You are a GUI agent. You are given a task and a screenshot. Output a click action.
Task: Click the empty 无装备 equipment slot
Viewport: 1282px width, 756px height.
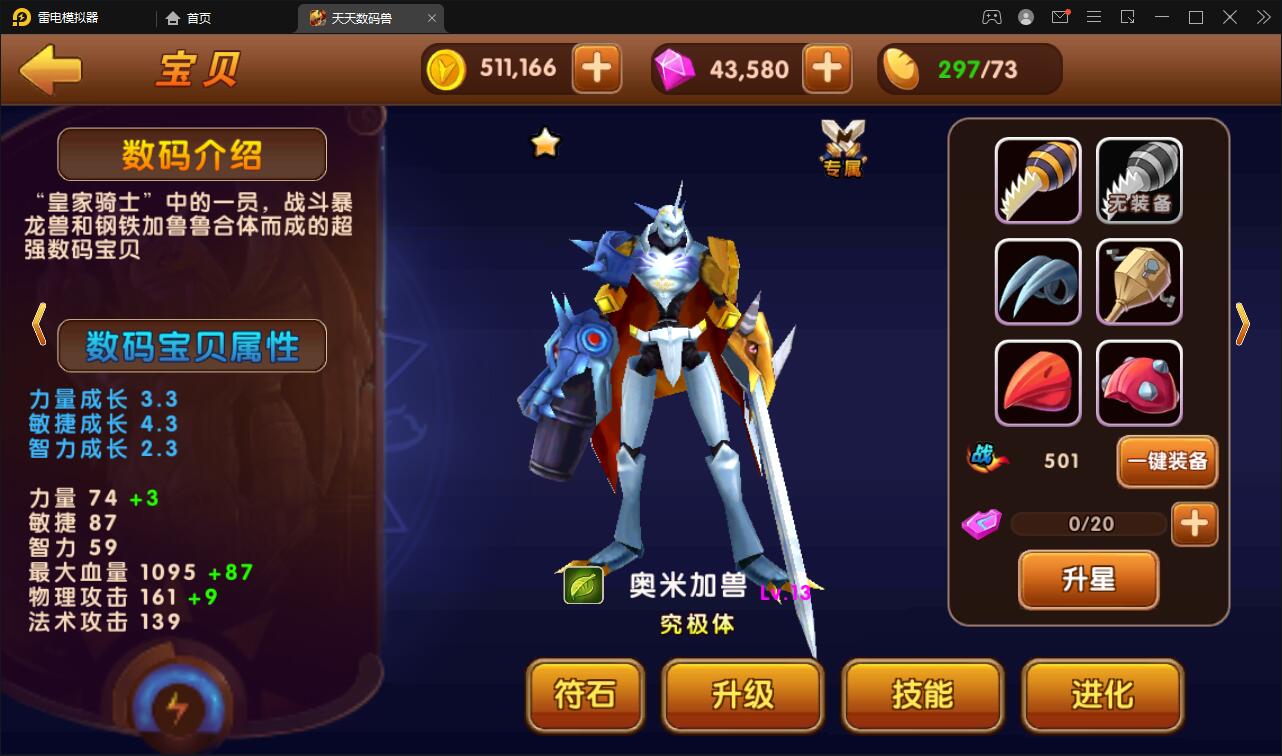(1139, 181)
